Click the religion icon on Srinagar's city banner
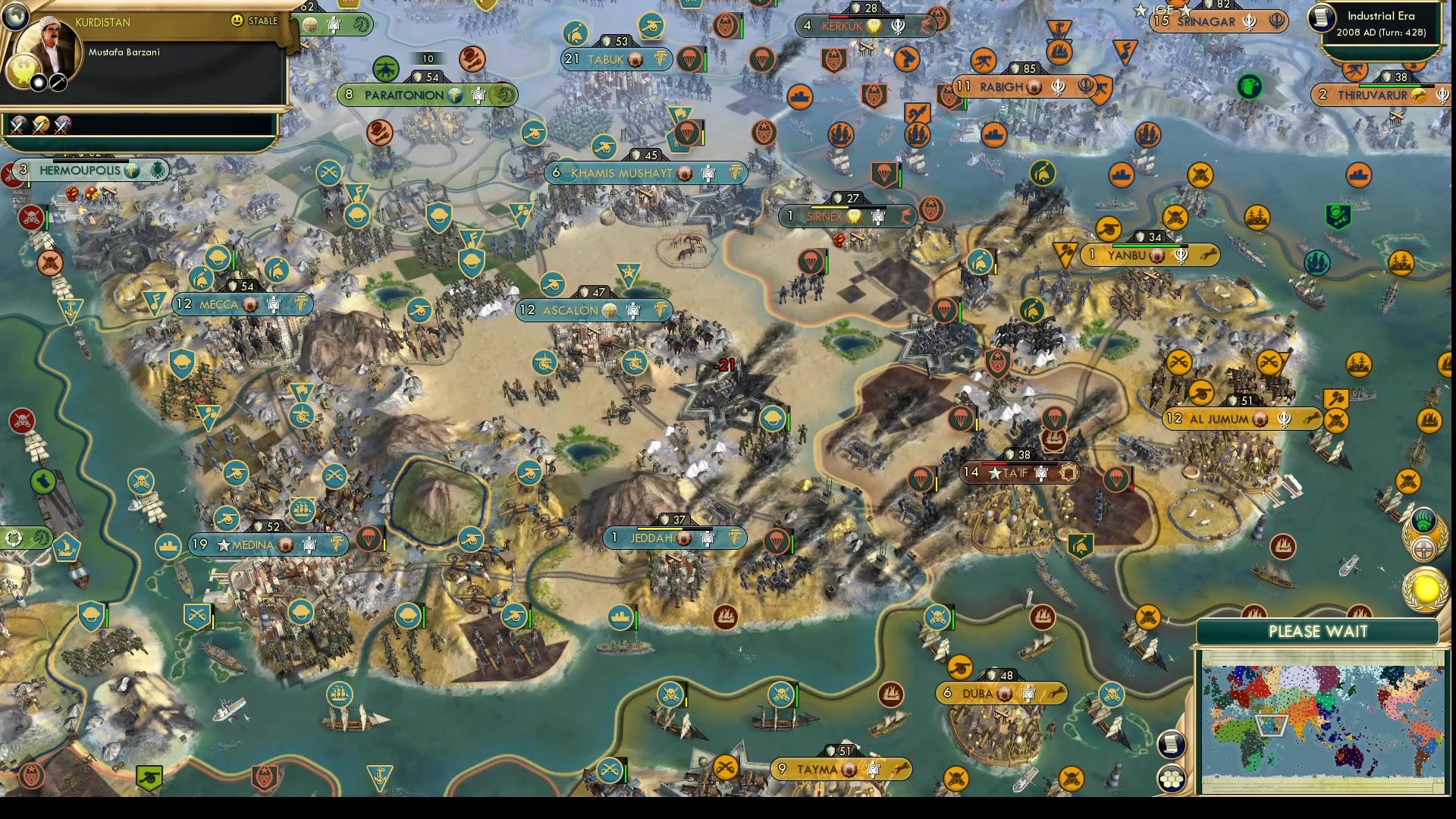Screen dimensions: 1456x819 coord(1250,21)
